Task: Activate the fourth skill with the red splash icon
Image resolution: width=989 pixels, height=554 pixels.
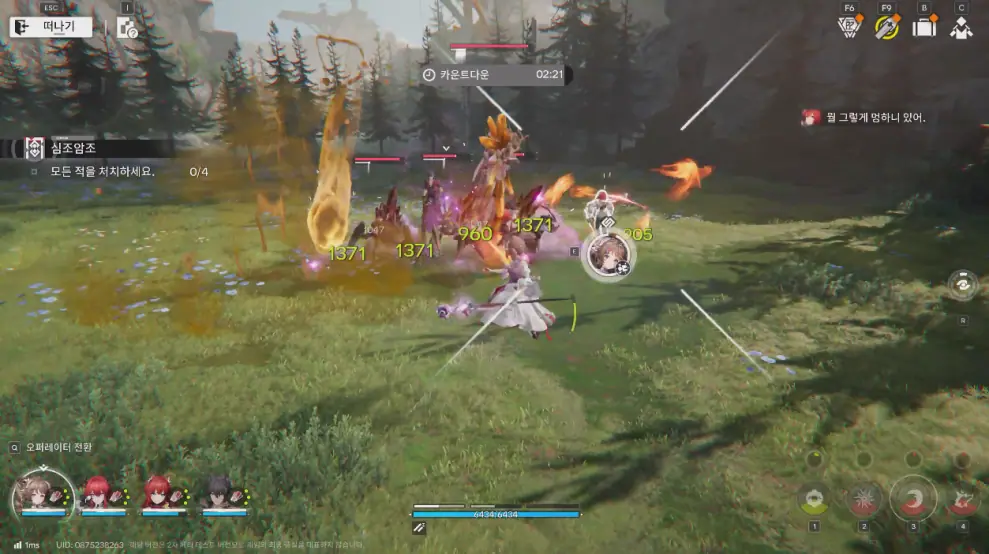Action: 962,497
